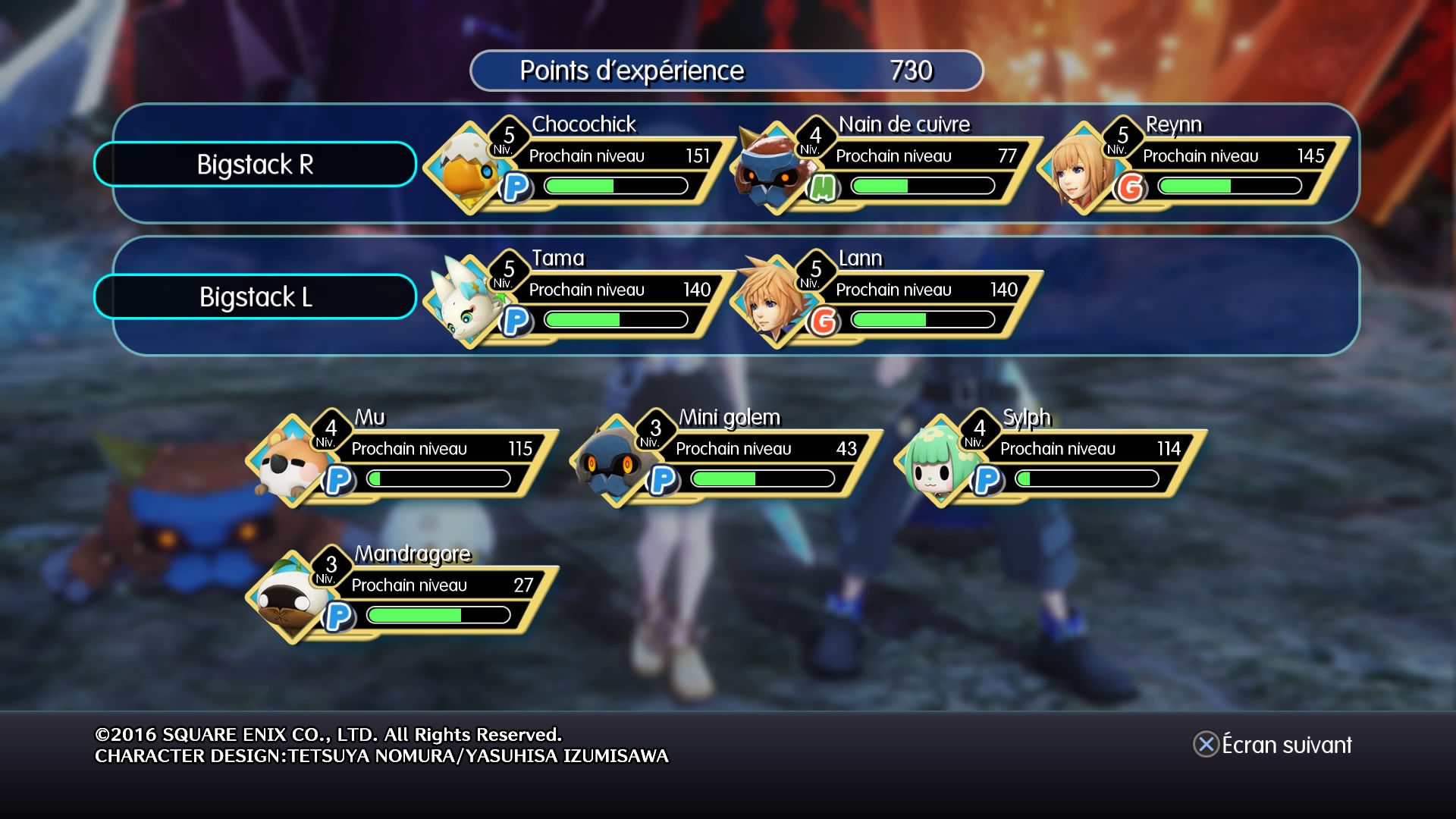Continue with Écran suivant
The image size is (1456, 819).
coord(1274,745)
